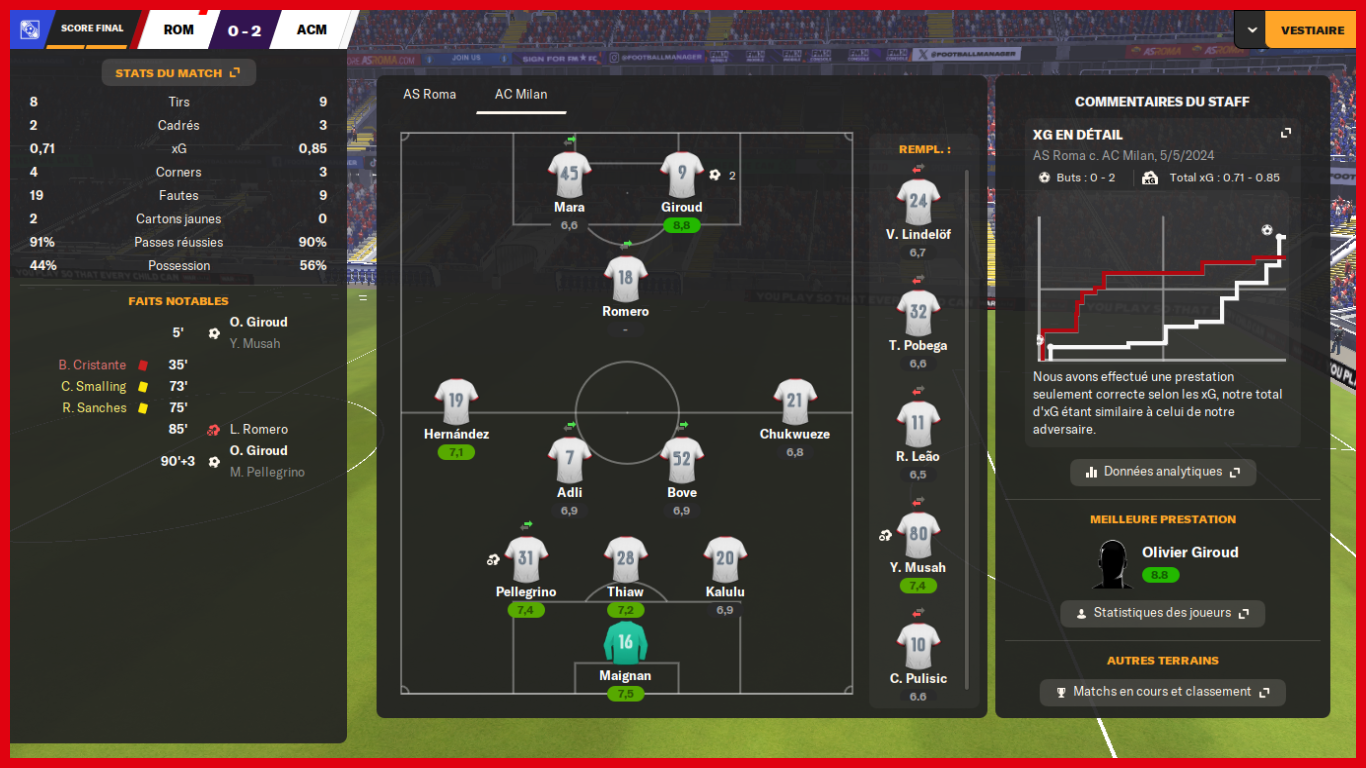
Task: Select Romero's number 18 shirt
Action: (626, 280)
